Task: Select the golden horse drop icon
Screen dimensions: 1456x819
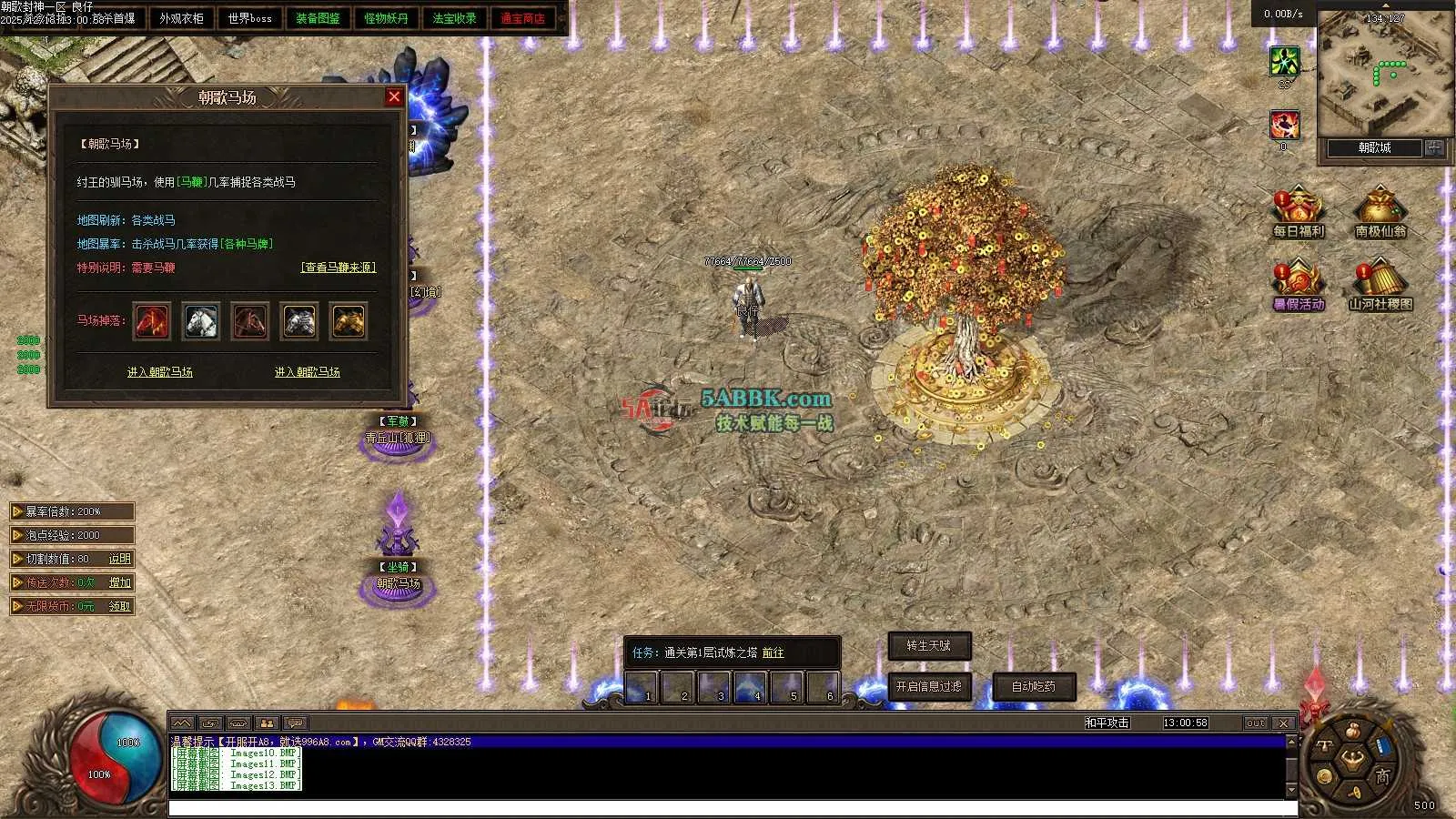Action: (x=349, y=321)
